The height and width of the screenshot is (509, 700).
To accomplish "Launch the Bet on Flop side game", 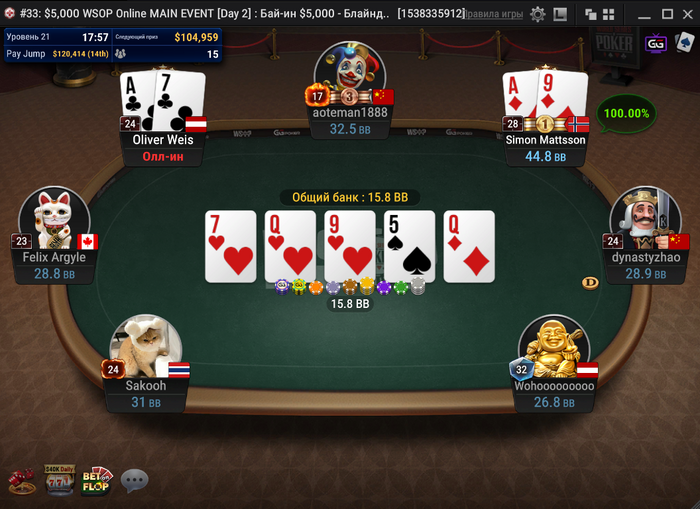I will (x=96, y=480).
